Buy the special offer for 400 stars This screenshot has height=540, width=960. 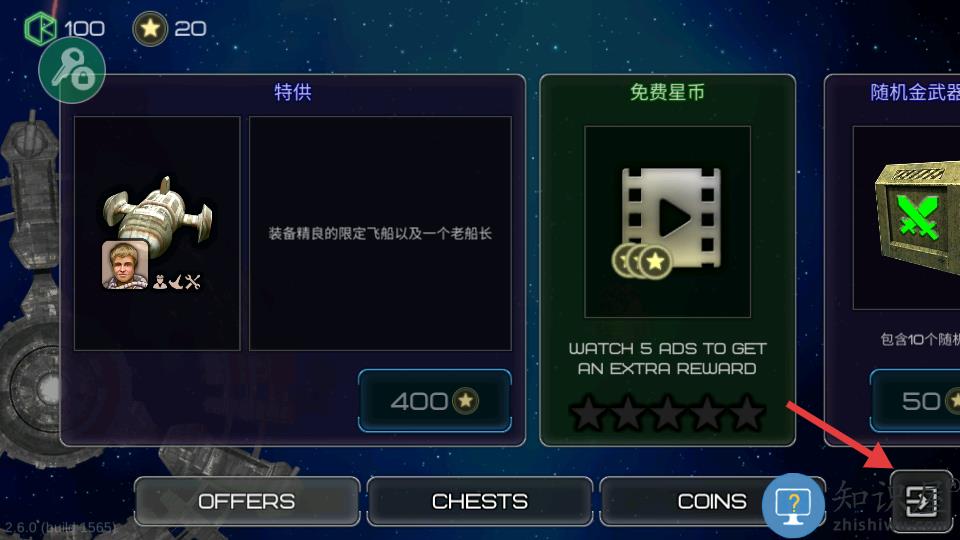click(x=434, y=401)
